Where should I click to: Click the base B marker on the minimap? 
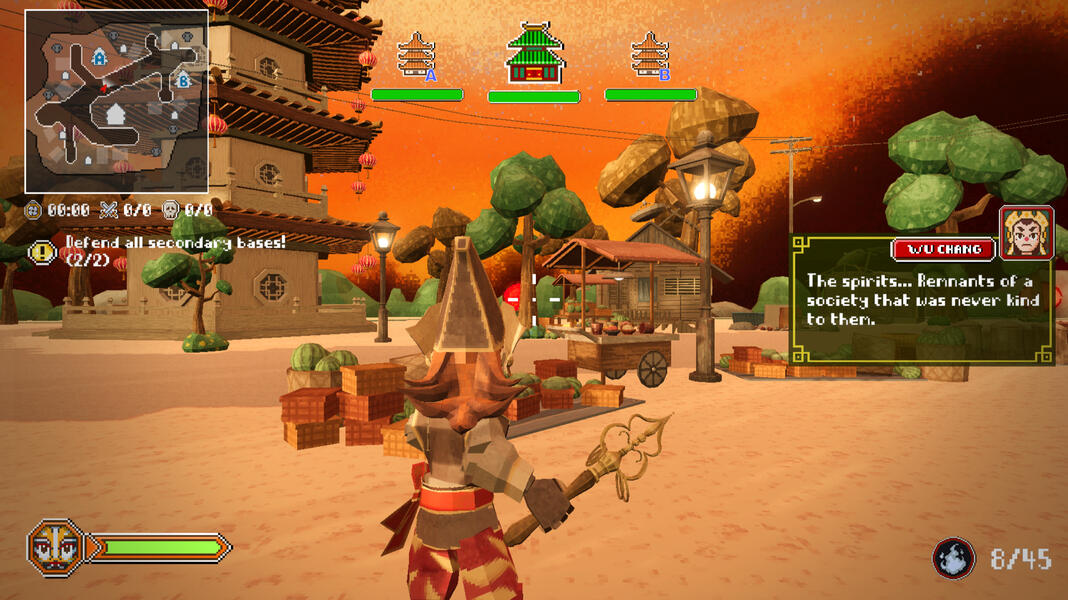(183, 80)
